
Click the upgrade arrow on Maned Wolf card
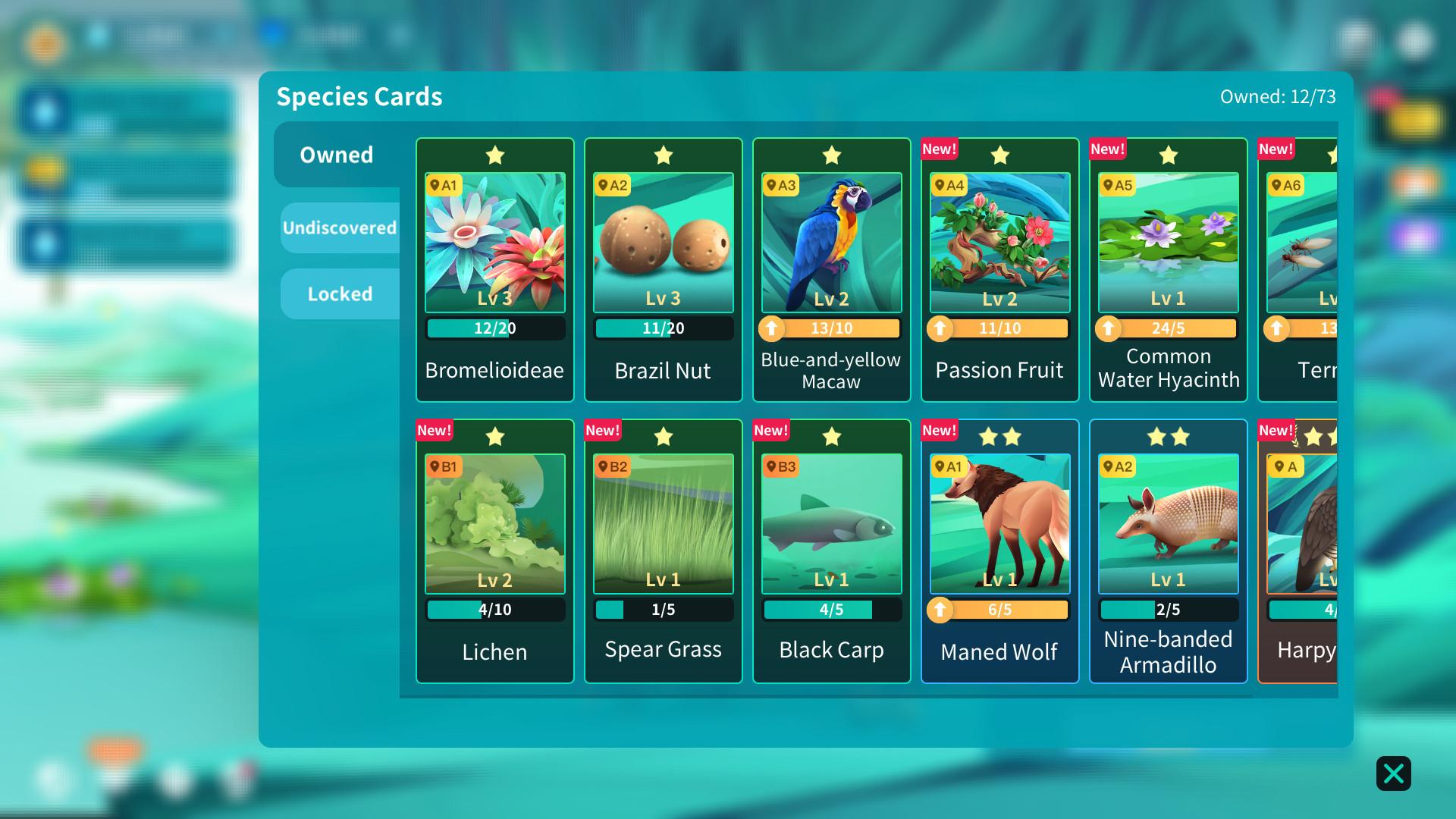[x=940, y=609]
